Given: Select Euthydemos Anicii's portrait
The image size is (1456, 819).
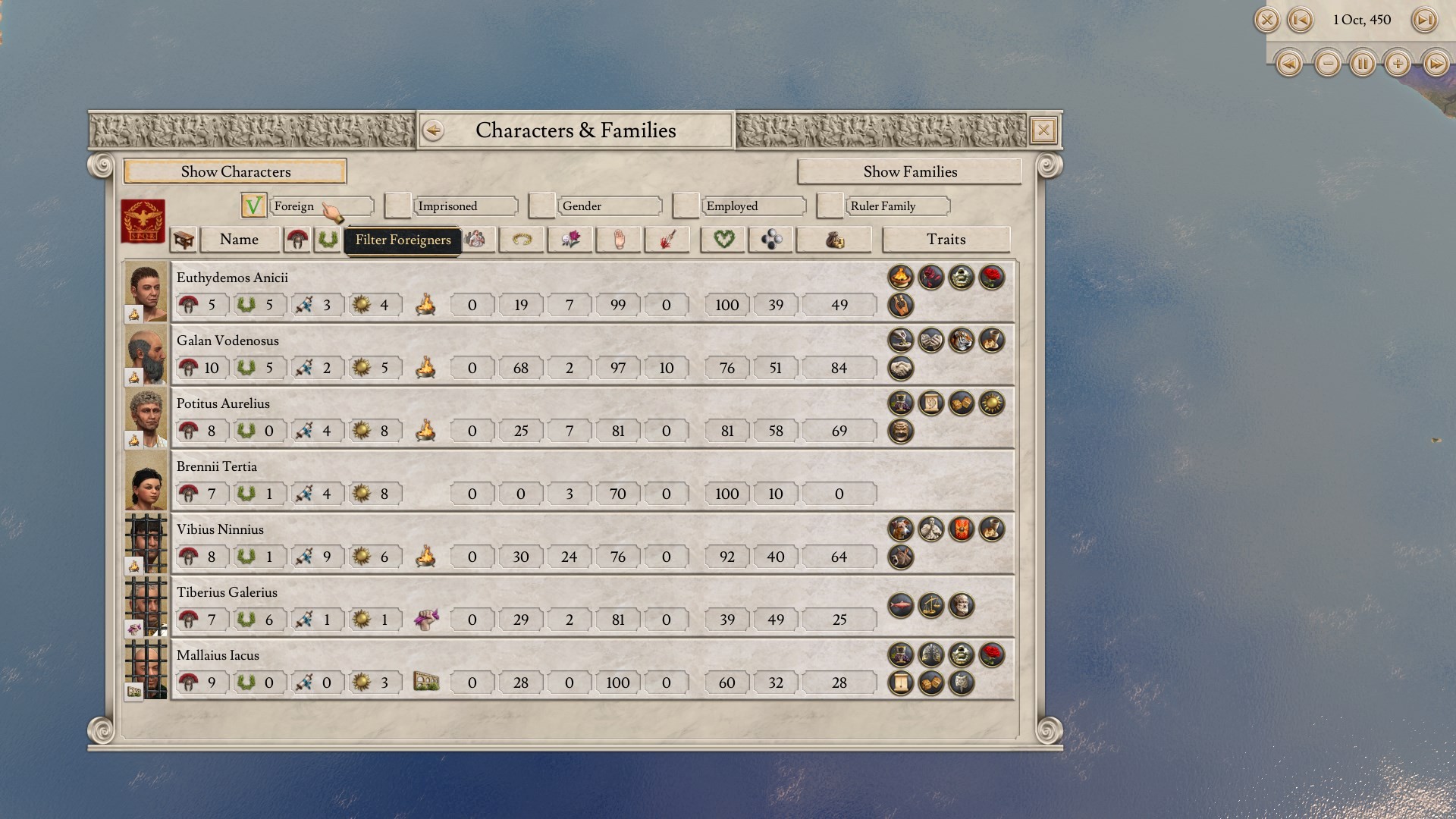Looking at the screenshot, I should point(146,291).
